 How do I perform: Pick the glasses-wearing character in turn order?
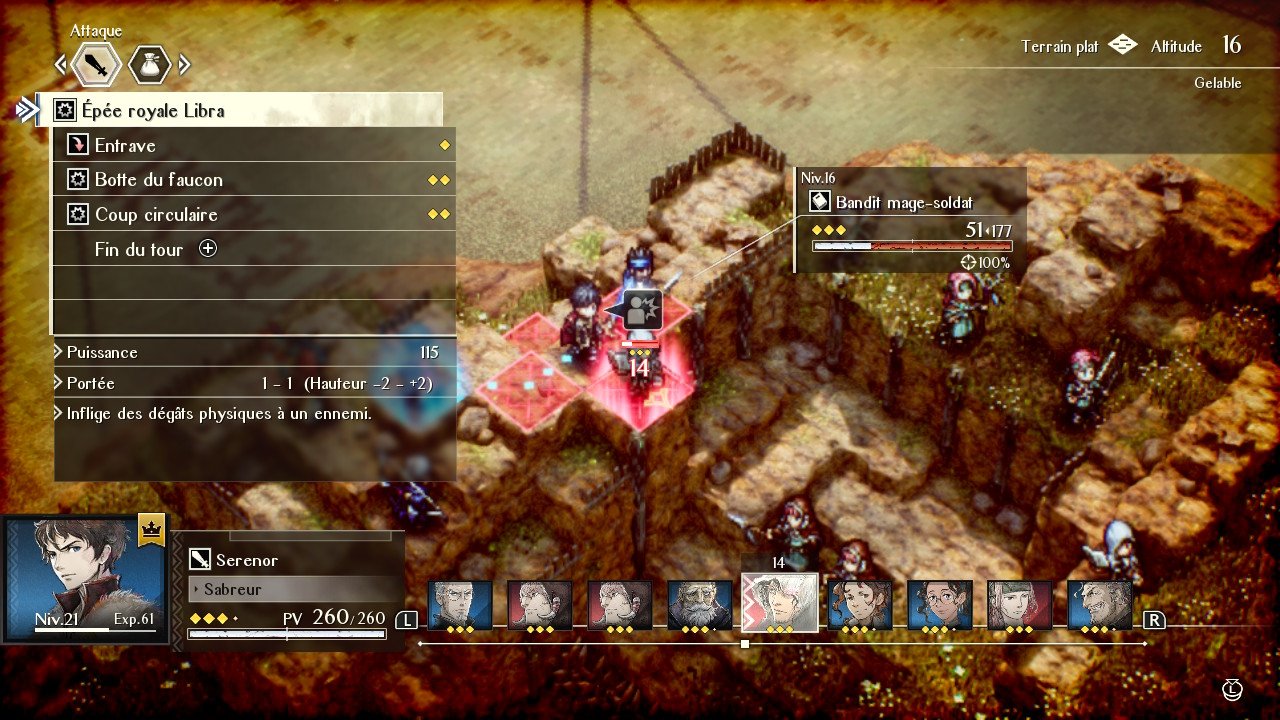(x=940, y=605)
